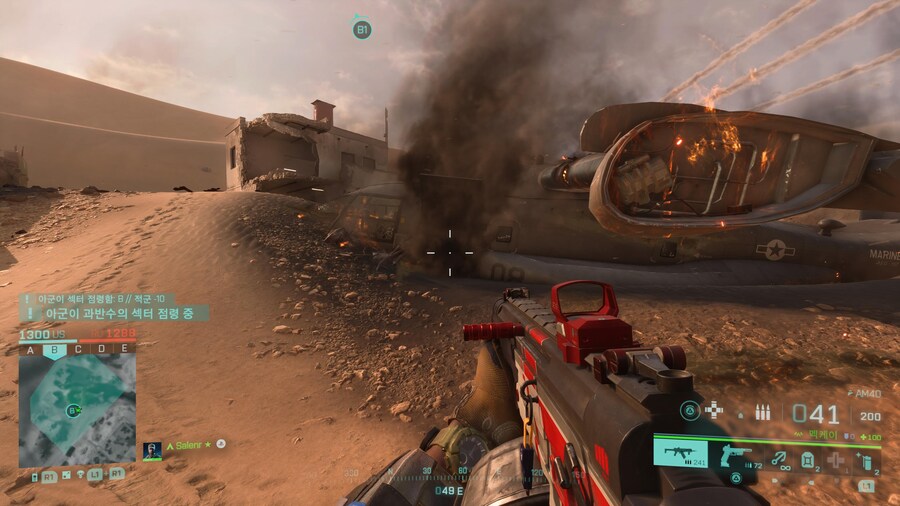Click the B objective marker on the minimap
The width and height of the screenshot is (900, 506).
[x=72, y=410]
